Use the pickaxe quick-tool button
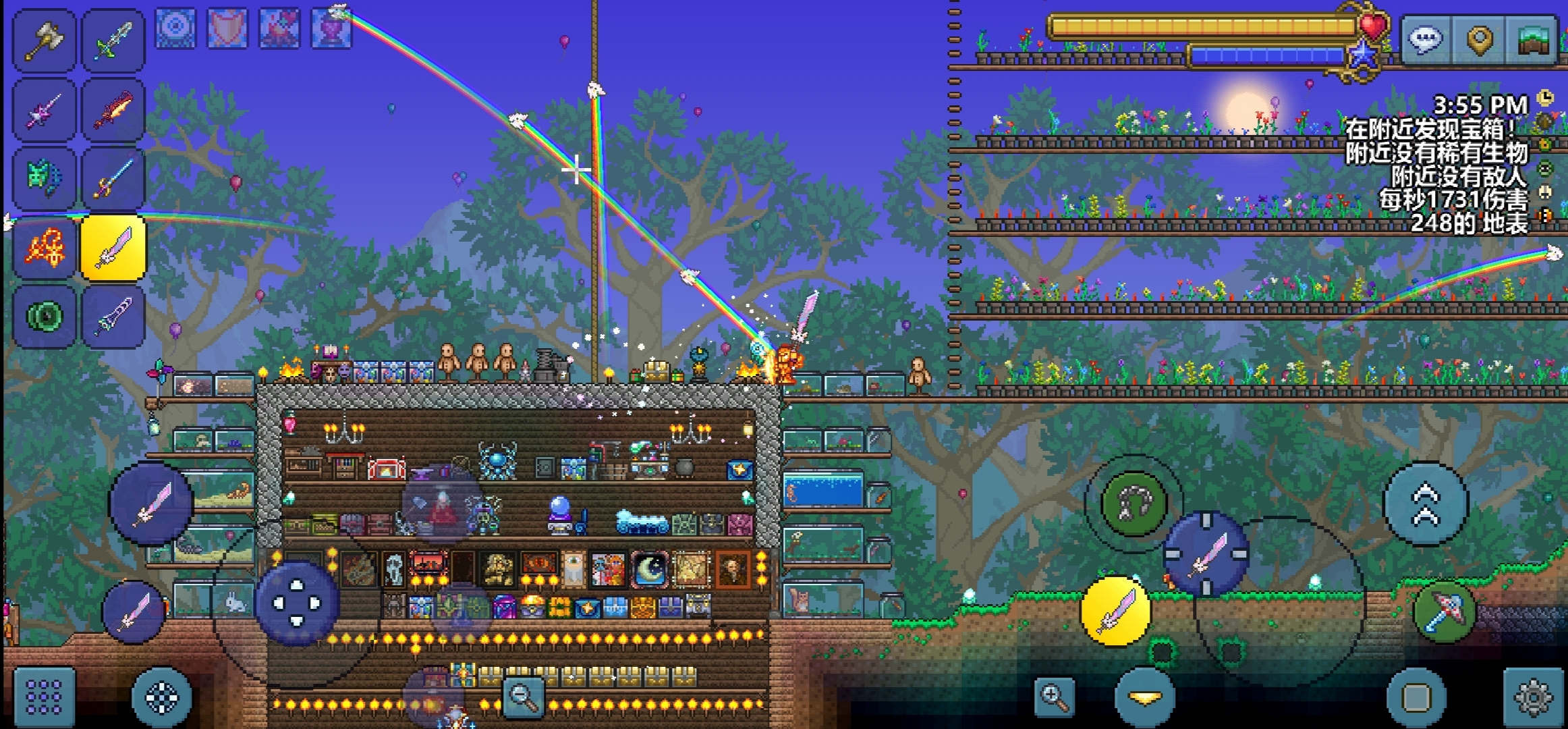 pyautogui.click(x=1445, y=611)
